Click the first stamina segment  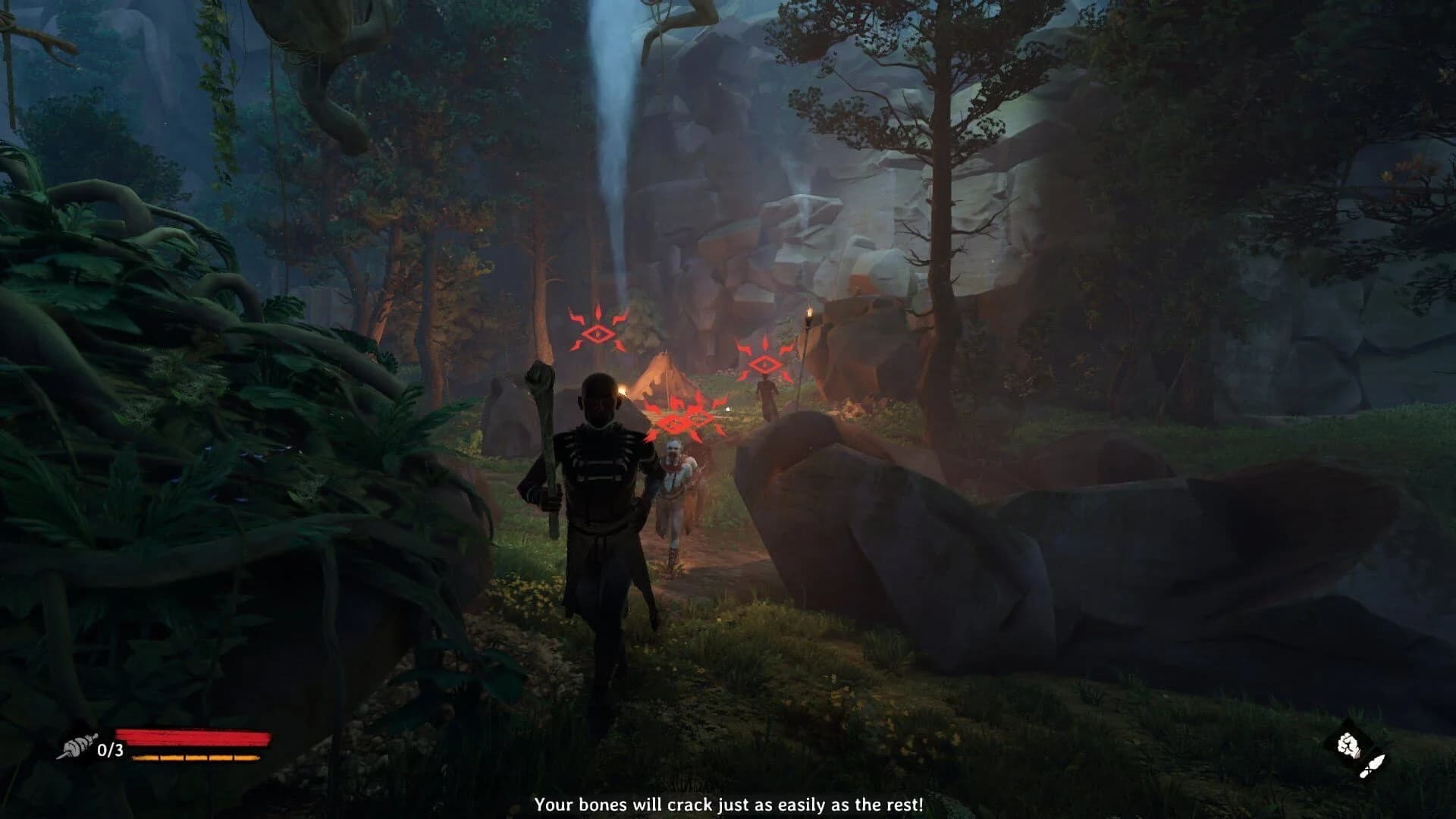[146, 757]
